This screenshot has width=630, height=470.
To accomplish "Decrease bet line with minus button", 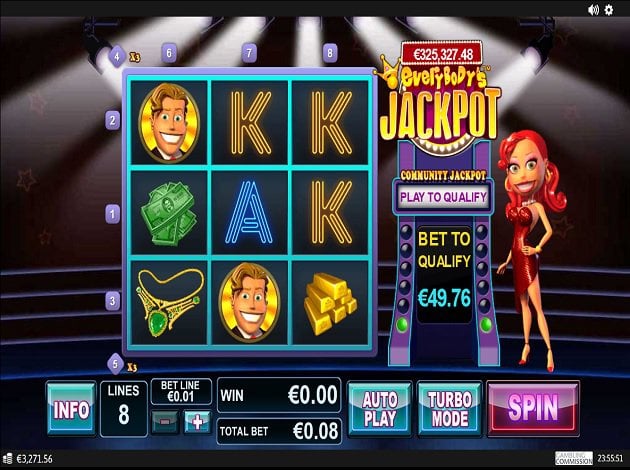I will 166,421.
